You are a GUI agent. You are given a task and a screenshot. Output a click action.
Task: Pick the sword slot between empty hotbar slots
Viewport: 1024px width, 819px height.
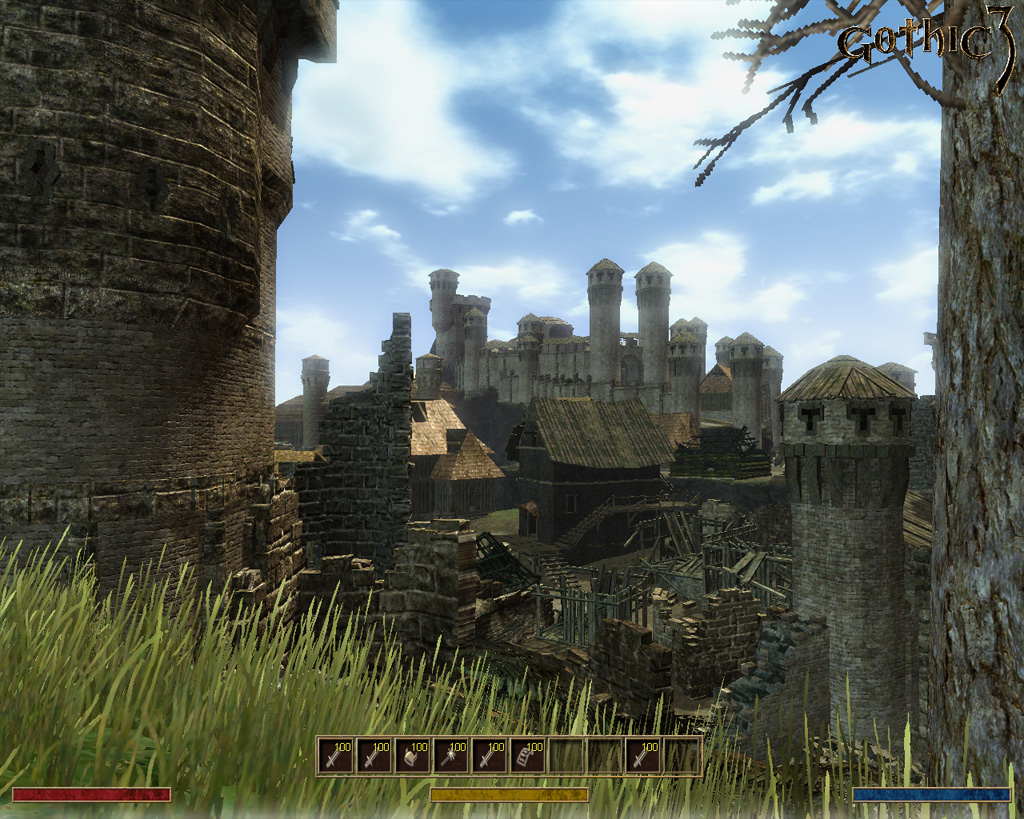click(x=644, y=756)
